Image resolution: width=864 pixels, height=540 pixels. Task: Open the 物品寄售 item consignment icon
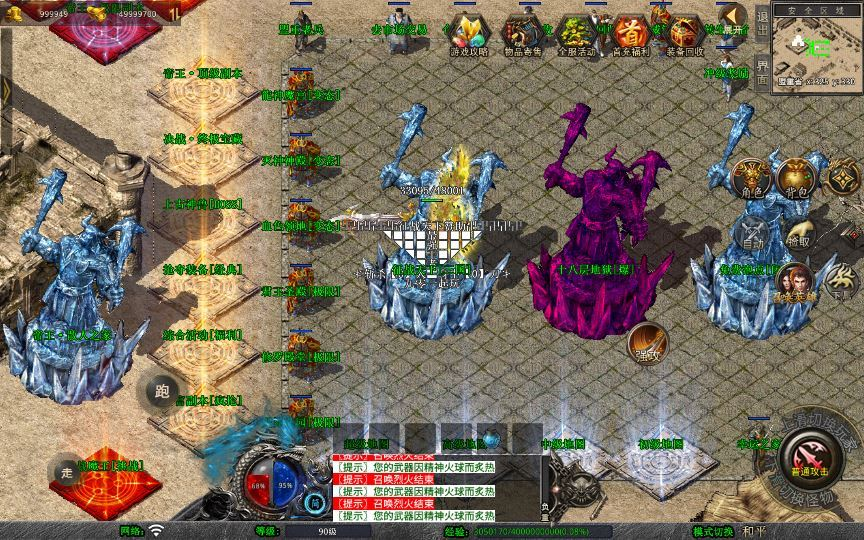click(x=521, y=35)
